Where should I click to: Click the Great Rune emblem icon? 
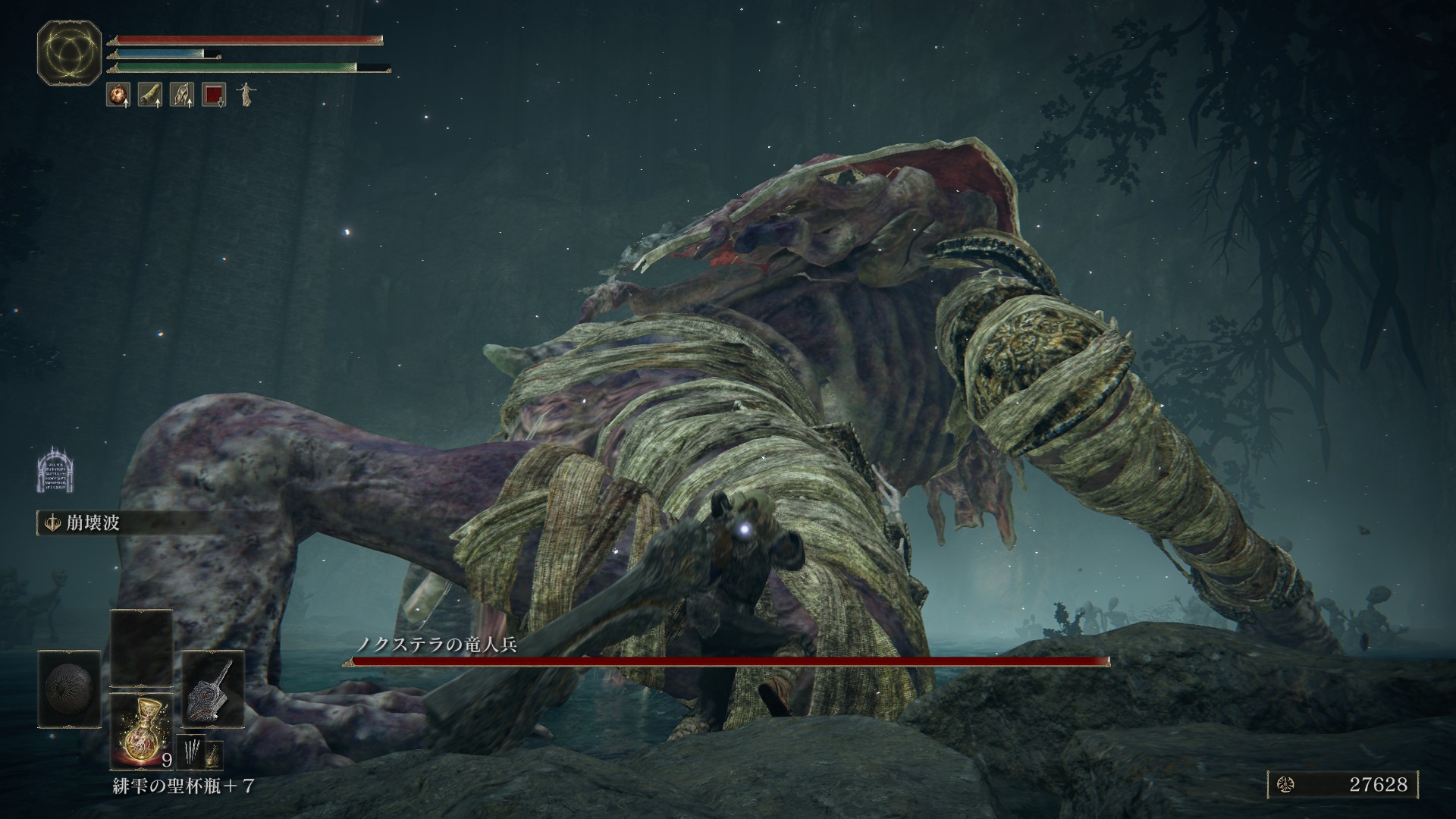point(70,52)
